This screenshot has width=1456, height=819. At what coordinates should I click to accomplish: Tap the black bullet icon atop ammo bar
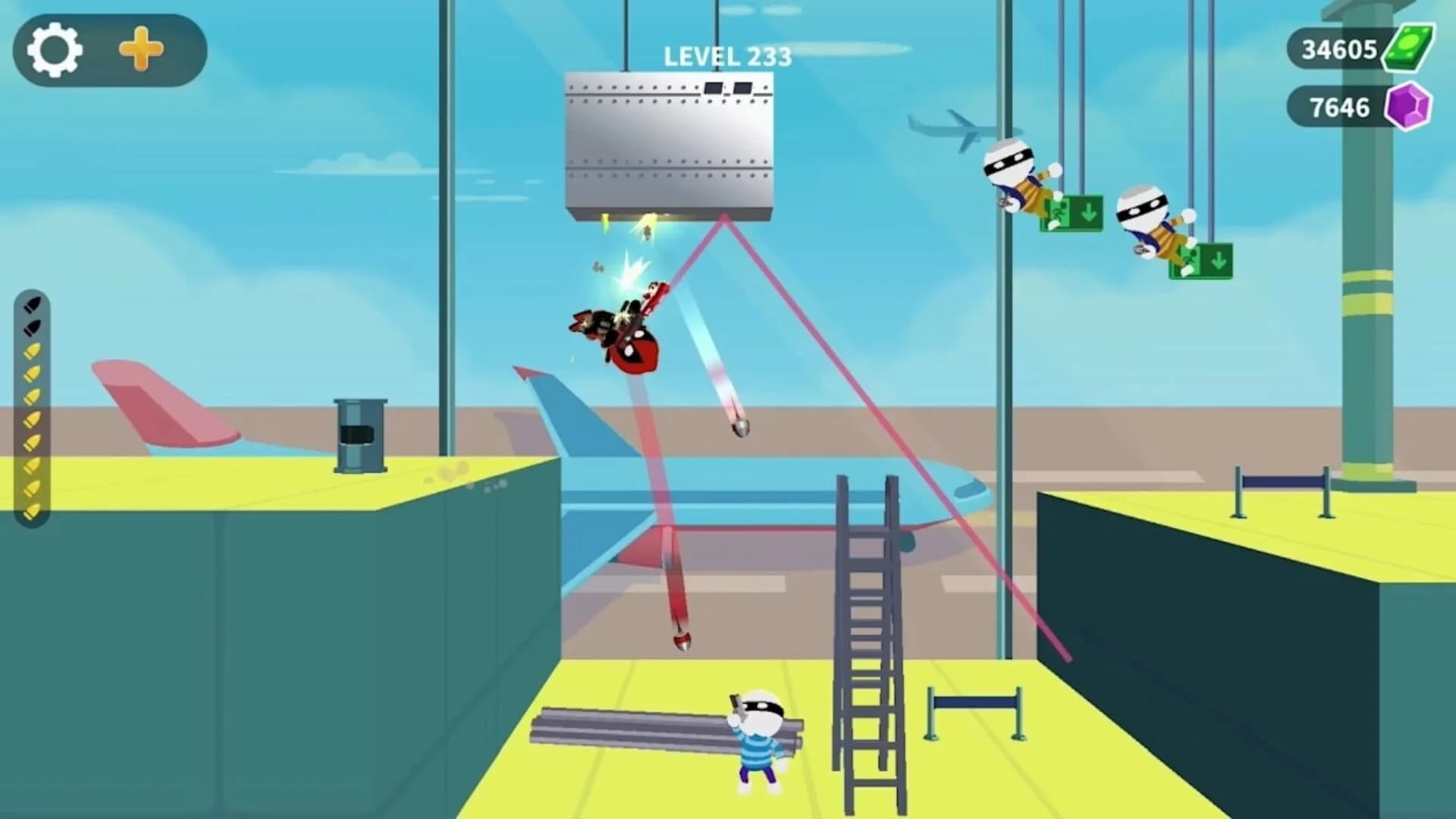click(x=32, y=303)
